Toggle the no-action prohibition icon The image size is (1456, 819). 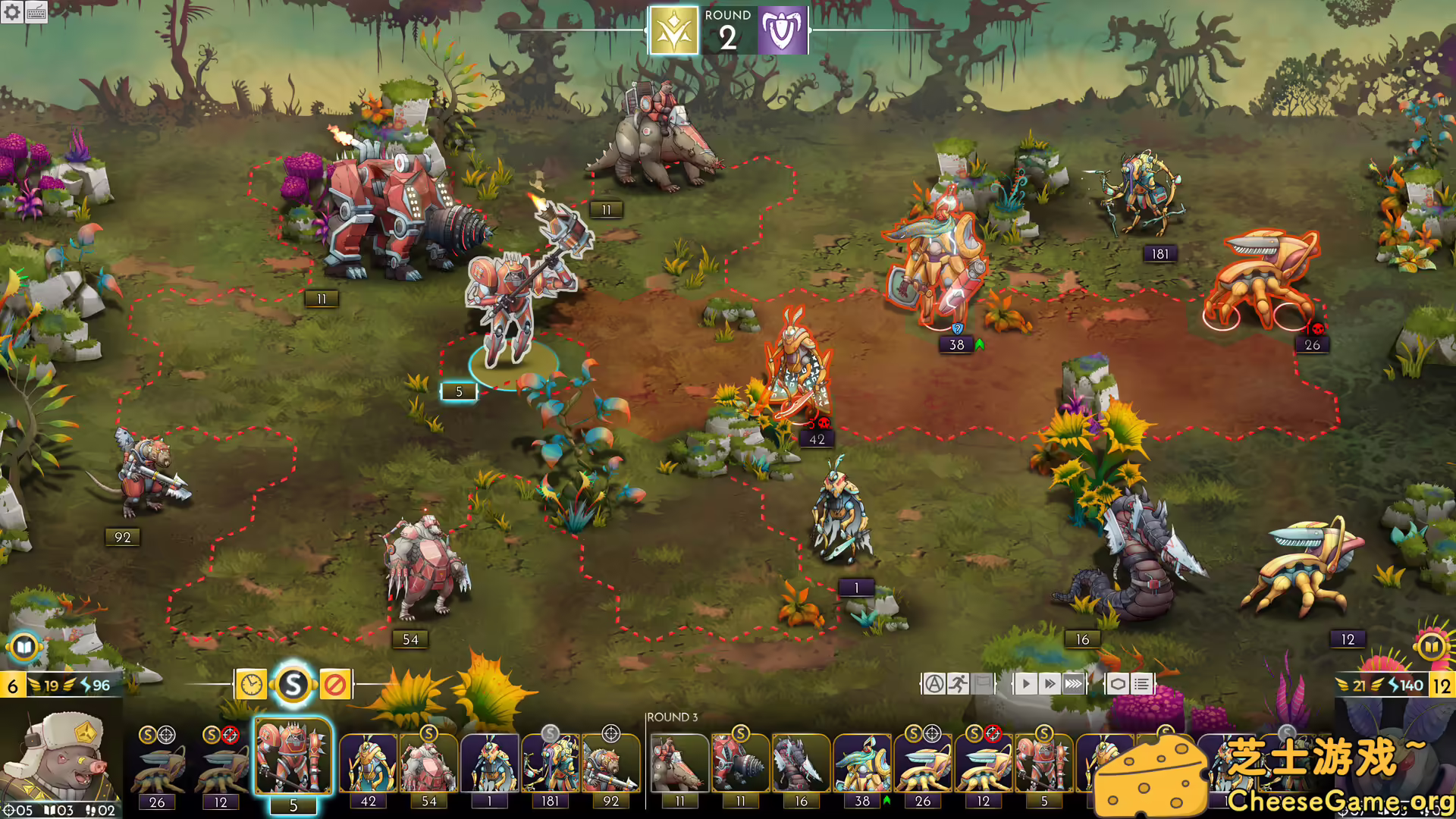pos(336,683)
